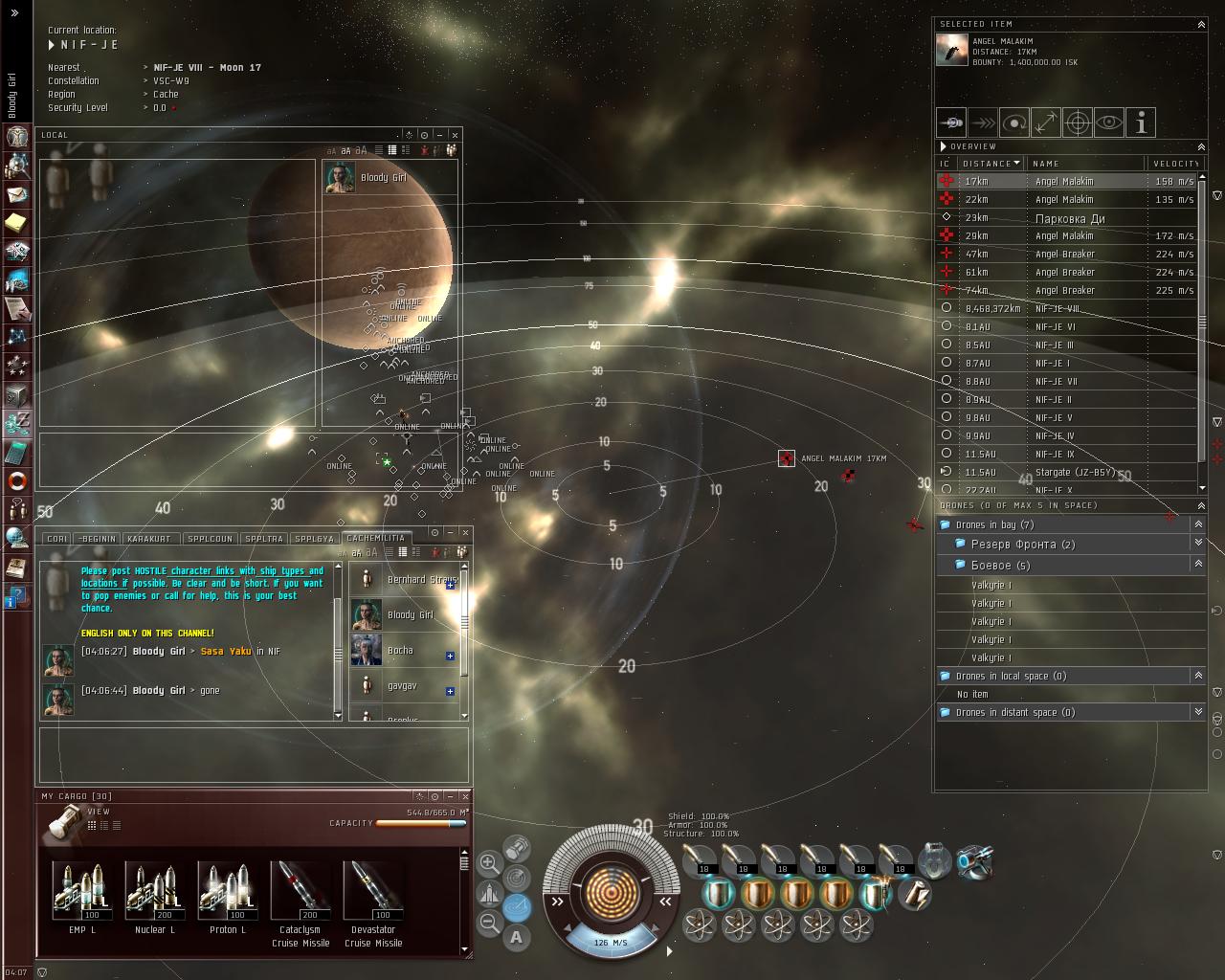
Task: Select the Look At eye icon
Action: coord(1109,122)
